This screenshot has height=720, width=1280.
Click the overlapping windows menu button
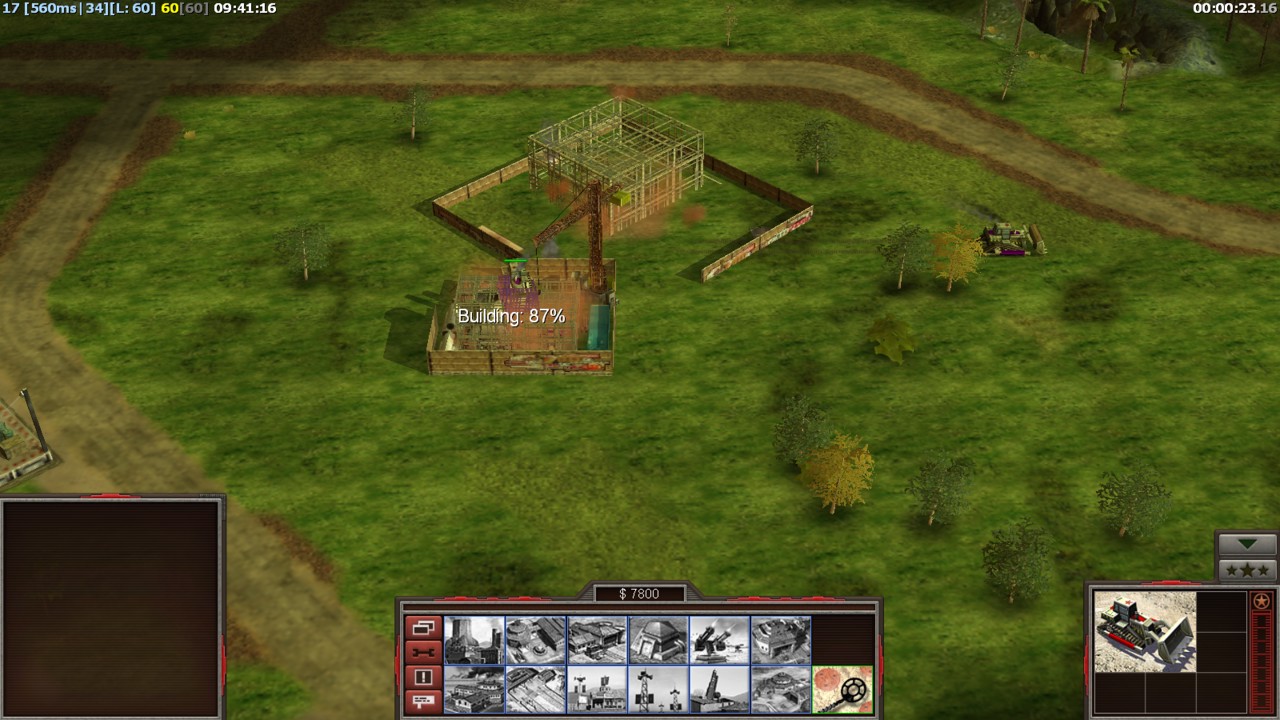click(423, 628)
